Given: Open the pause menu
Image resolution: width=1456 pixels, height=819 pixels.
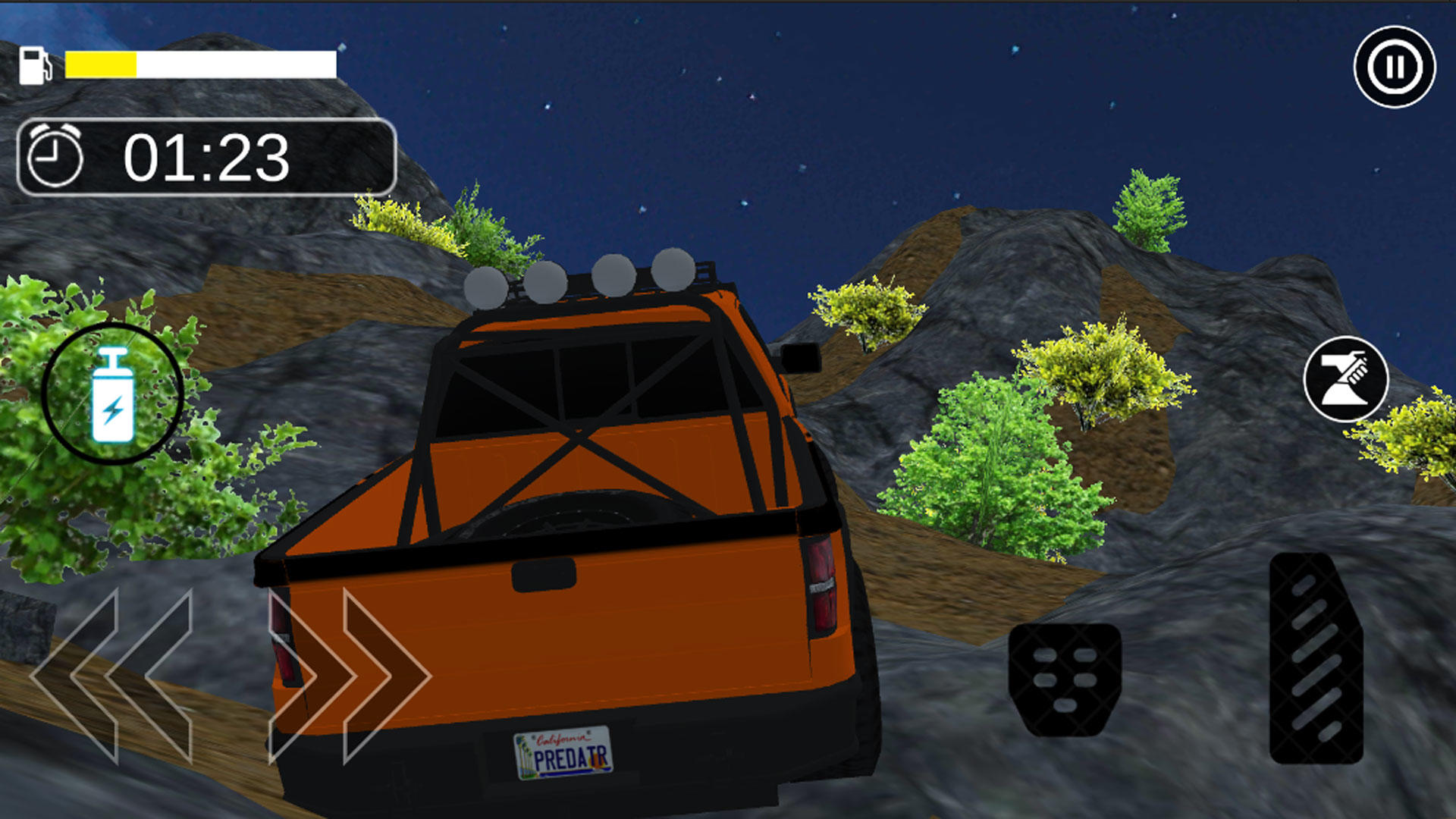Looking at the screenshot, I should pyautogui.click(x=1395, y=67).
